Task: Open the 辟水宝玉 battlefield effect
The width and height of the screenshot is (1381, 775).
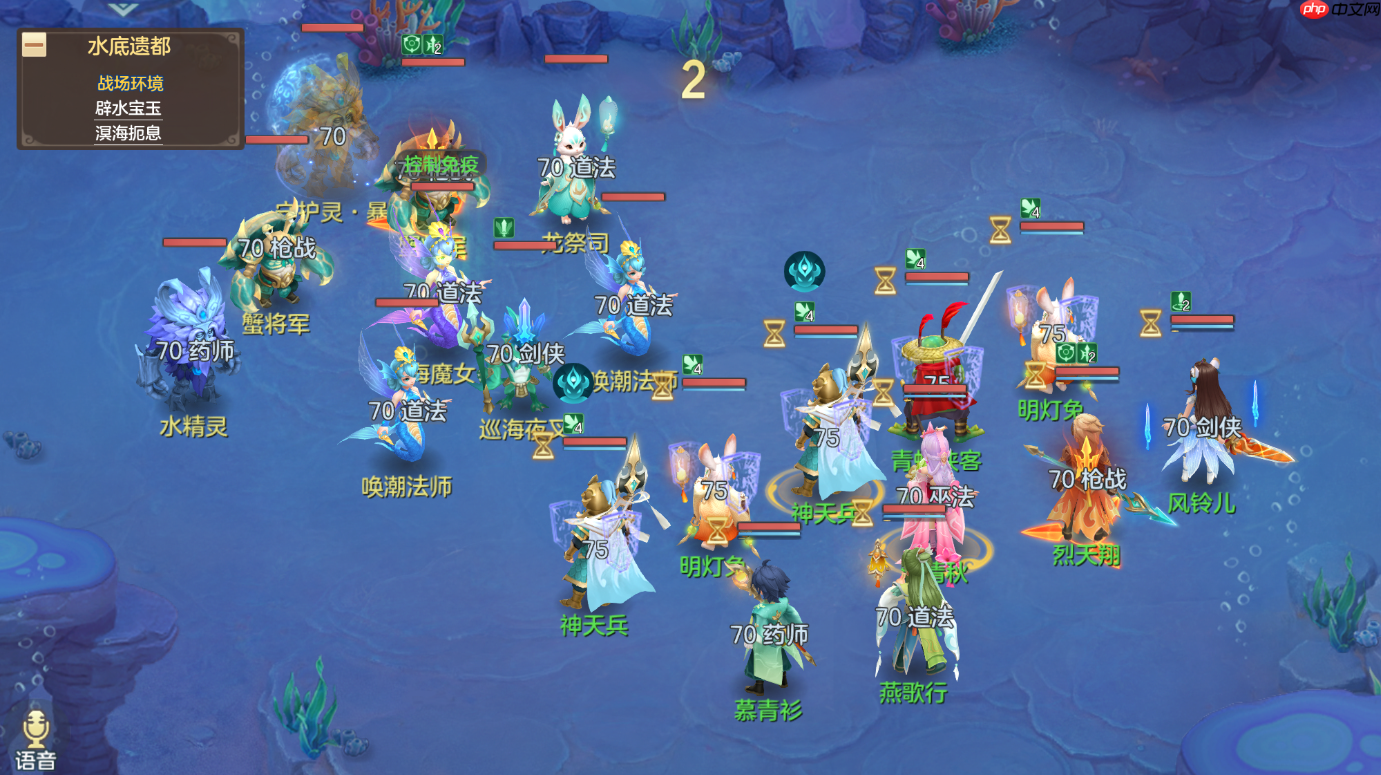Action: [x=128, y=109]
